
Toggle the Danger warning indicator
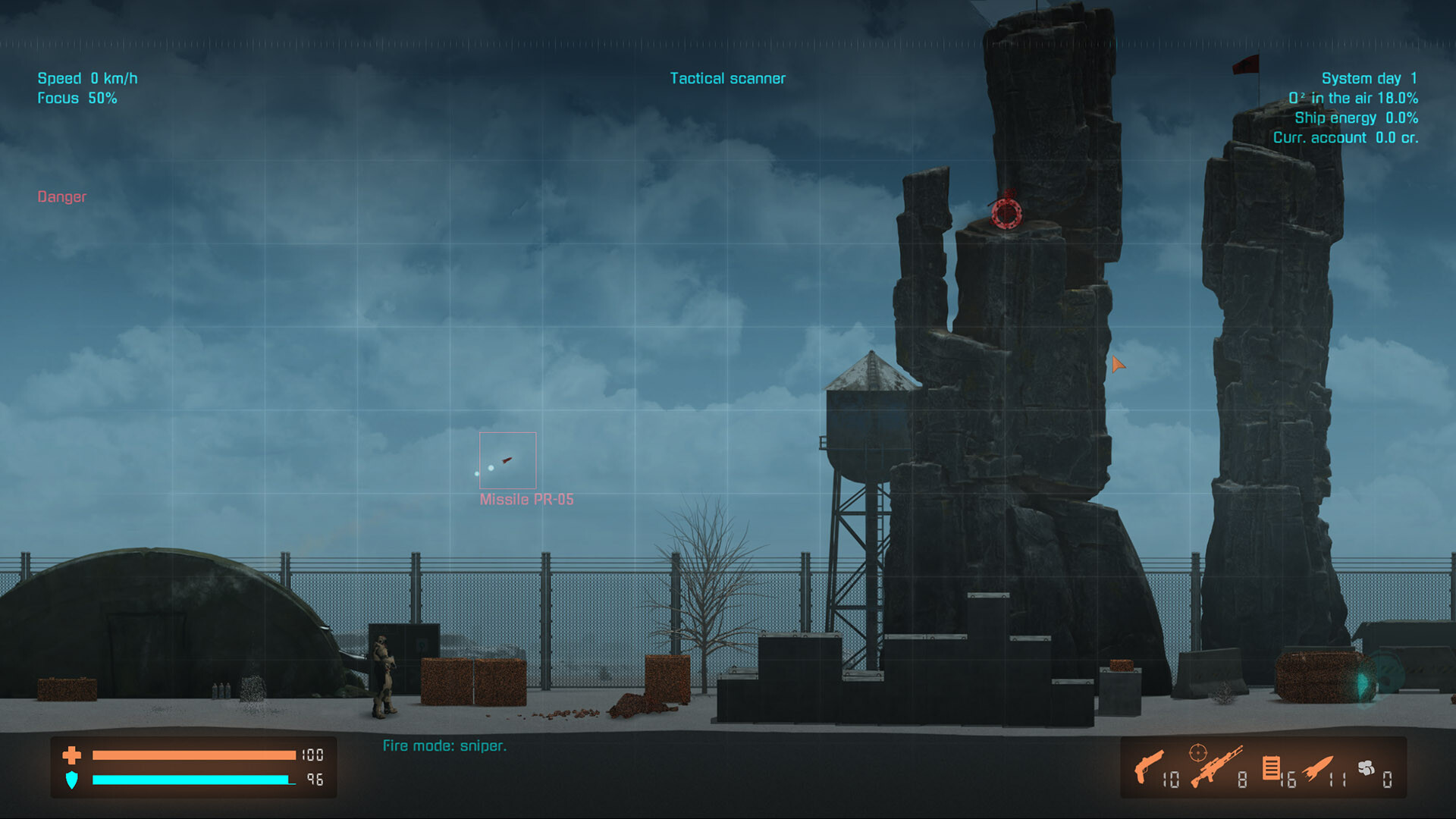(61, 197)
